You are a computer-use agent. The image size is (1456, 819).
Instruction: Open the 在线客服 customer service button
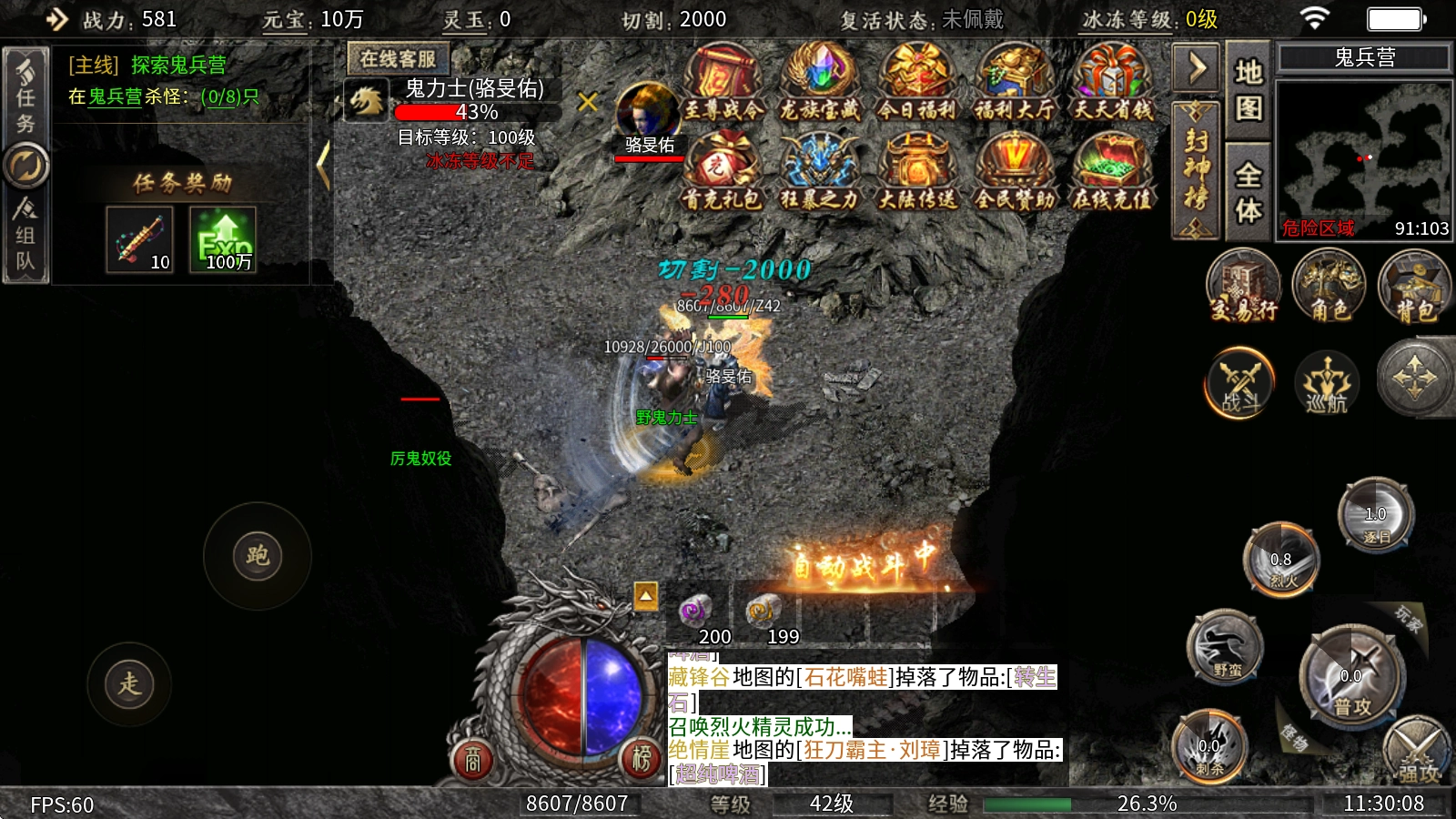click(x=398, y=59)
